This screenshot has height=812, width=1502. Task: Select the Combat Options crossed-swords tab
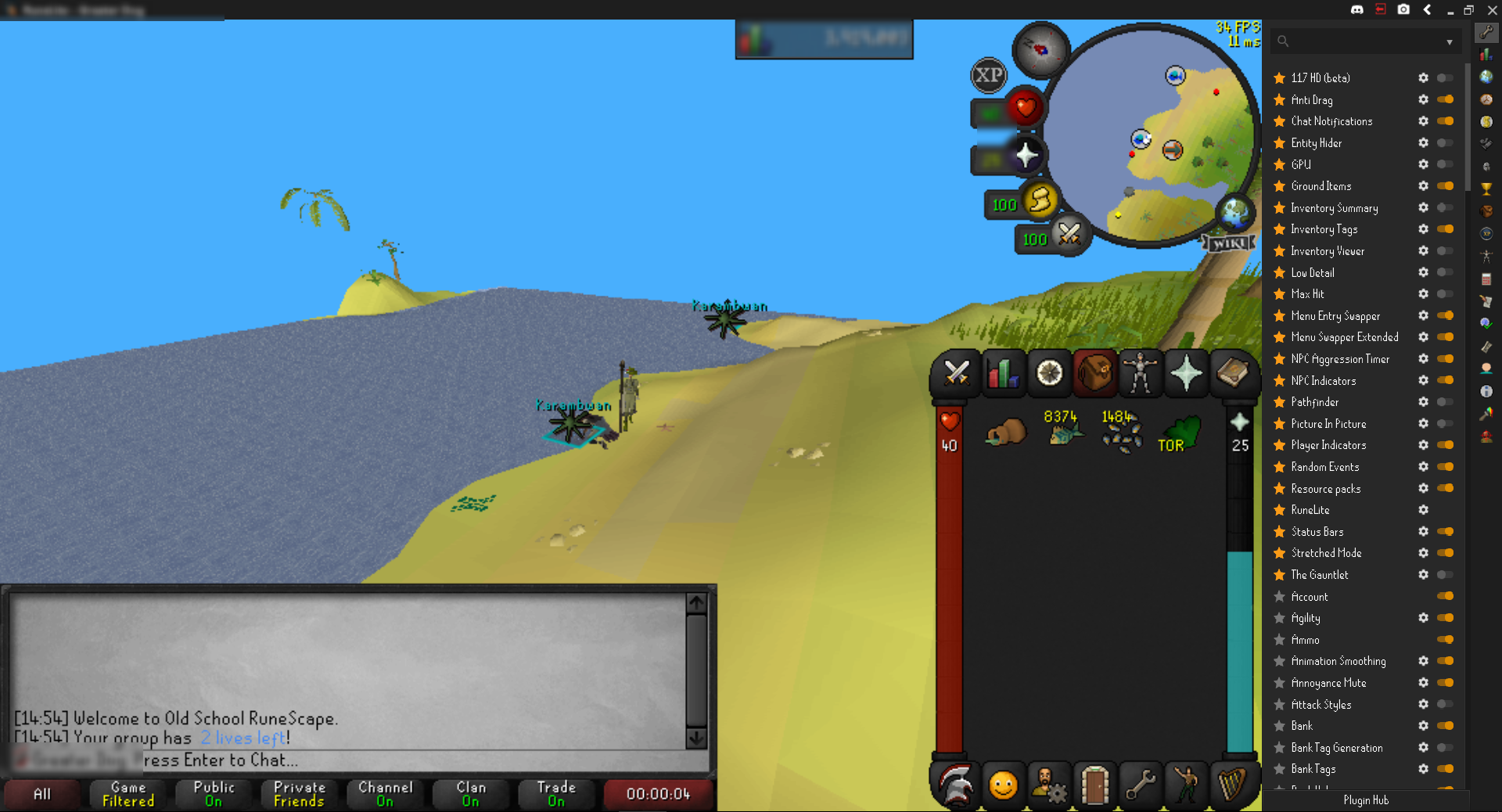[x=957, y=373]
